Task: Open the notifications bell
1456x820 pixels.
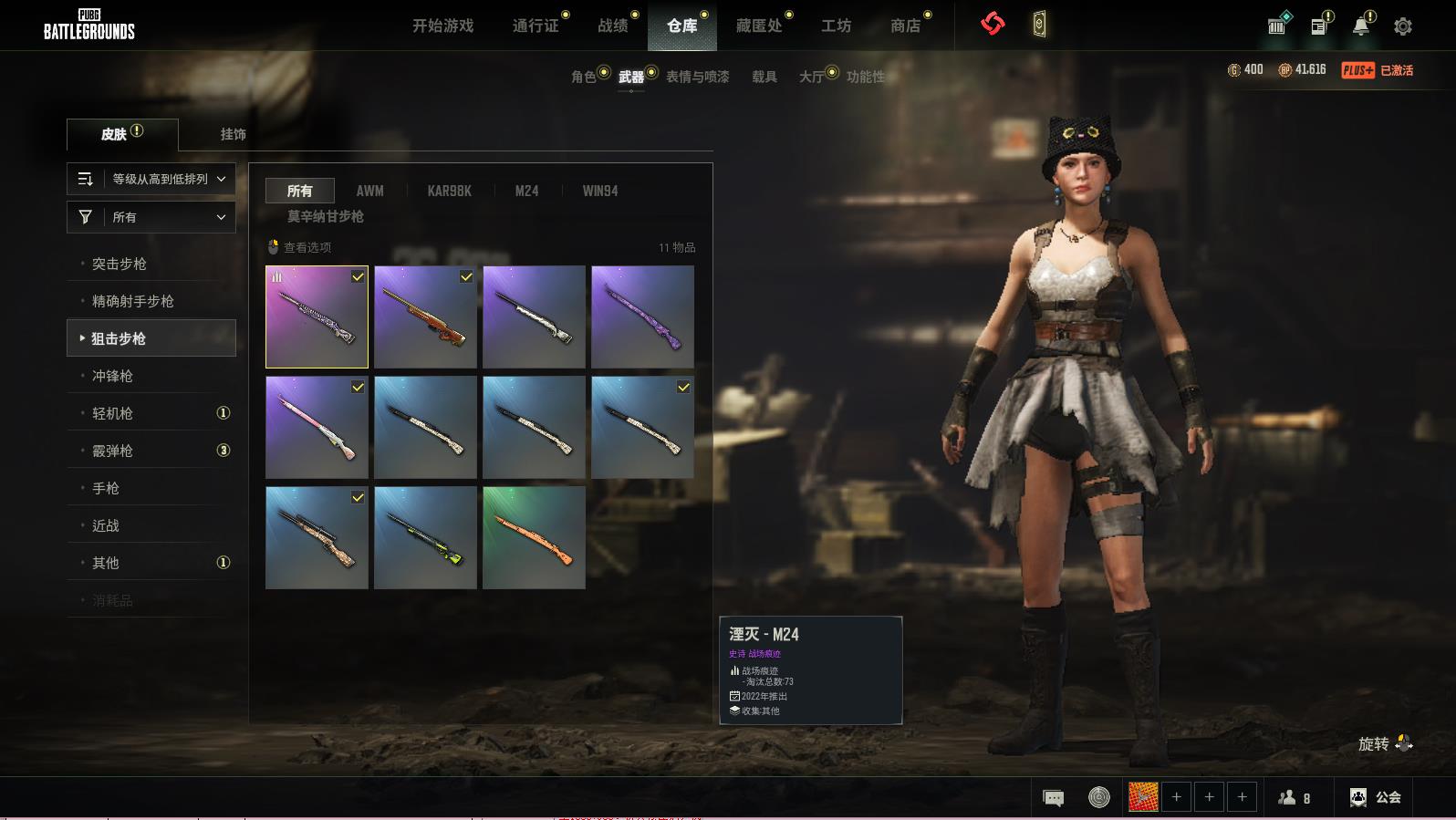Action: click(1360, 26)
